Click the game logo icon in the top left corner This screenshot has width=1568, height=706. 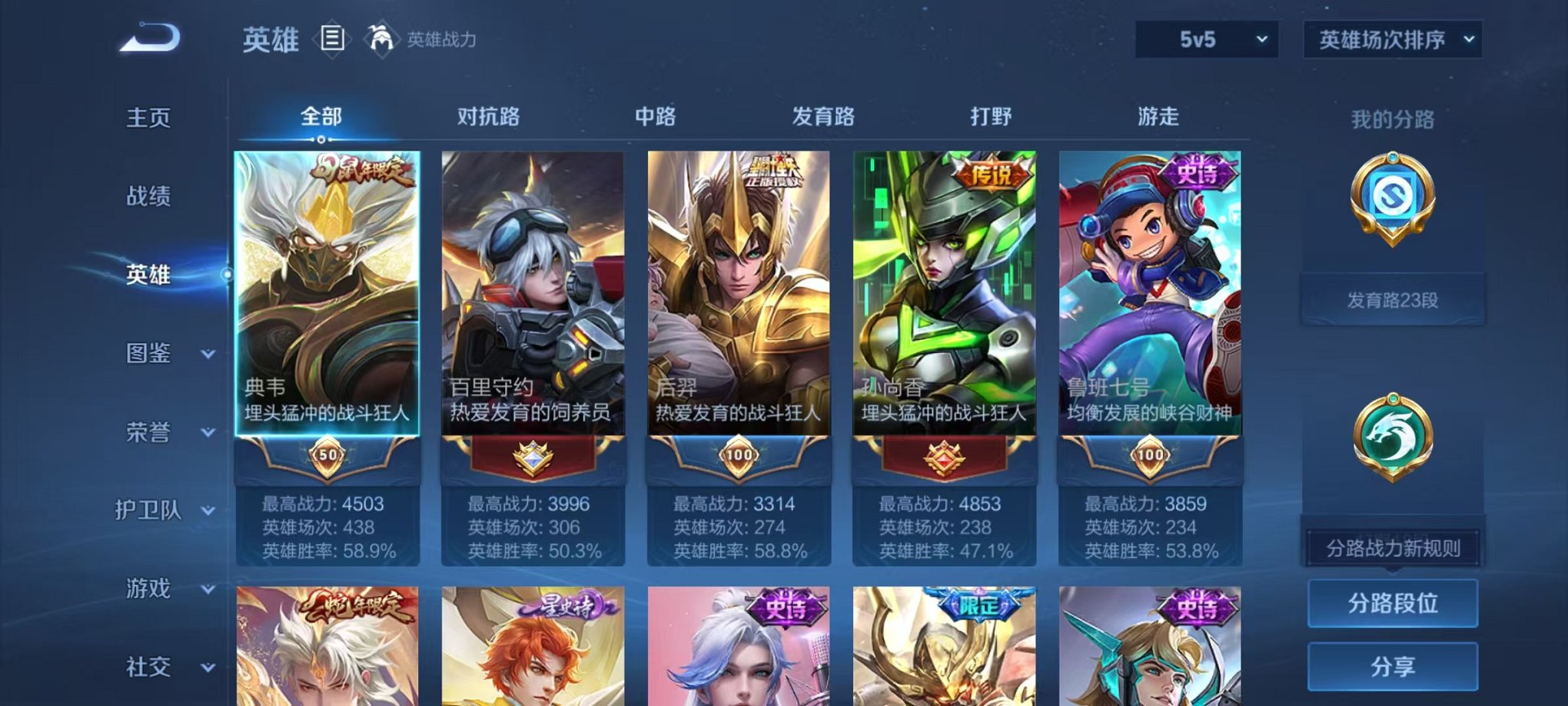point(148,37)
